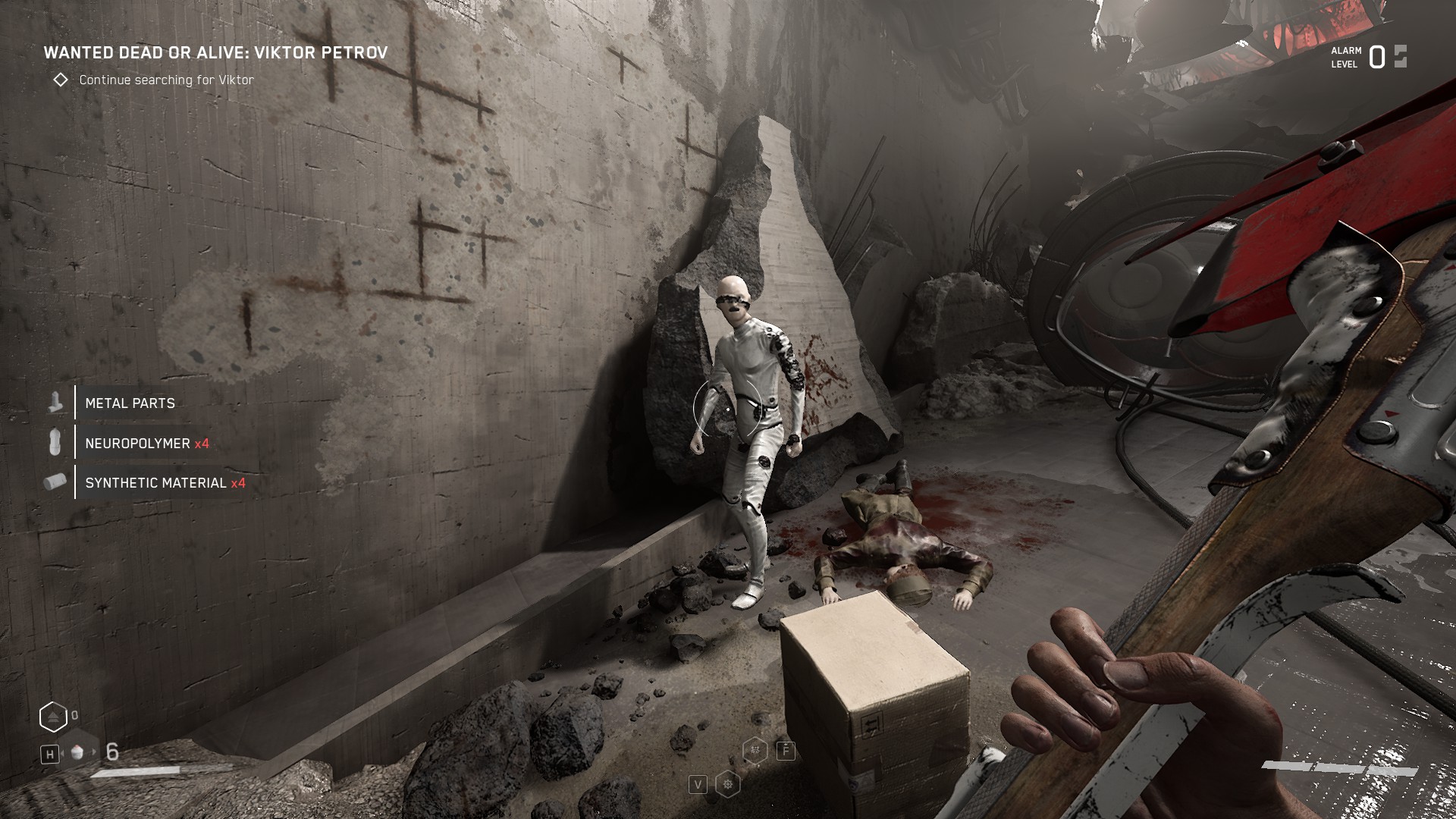
Task: Click the hexagon double-arrow icon
Action: (x=53, y=717)
